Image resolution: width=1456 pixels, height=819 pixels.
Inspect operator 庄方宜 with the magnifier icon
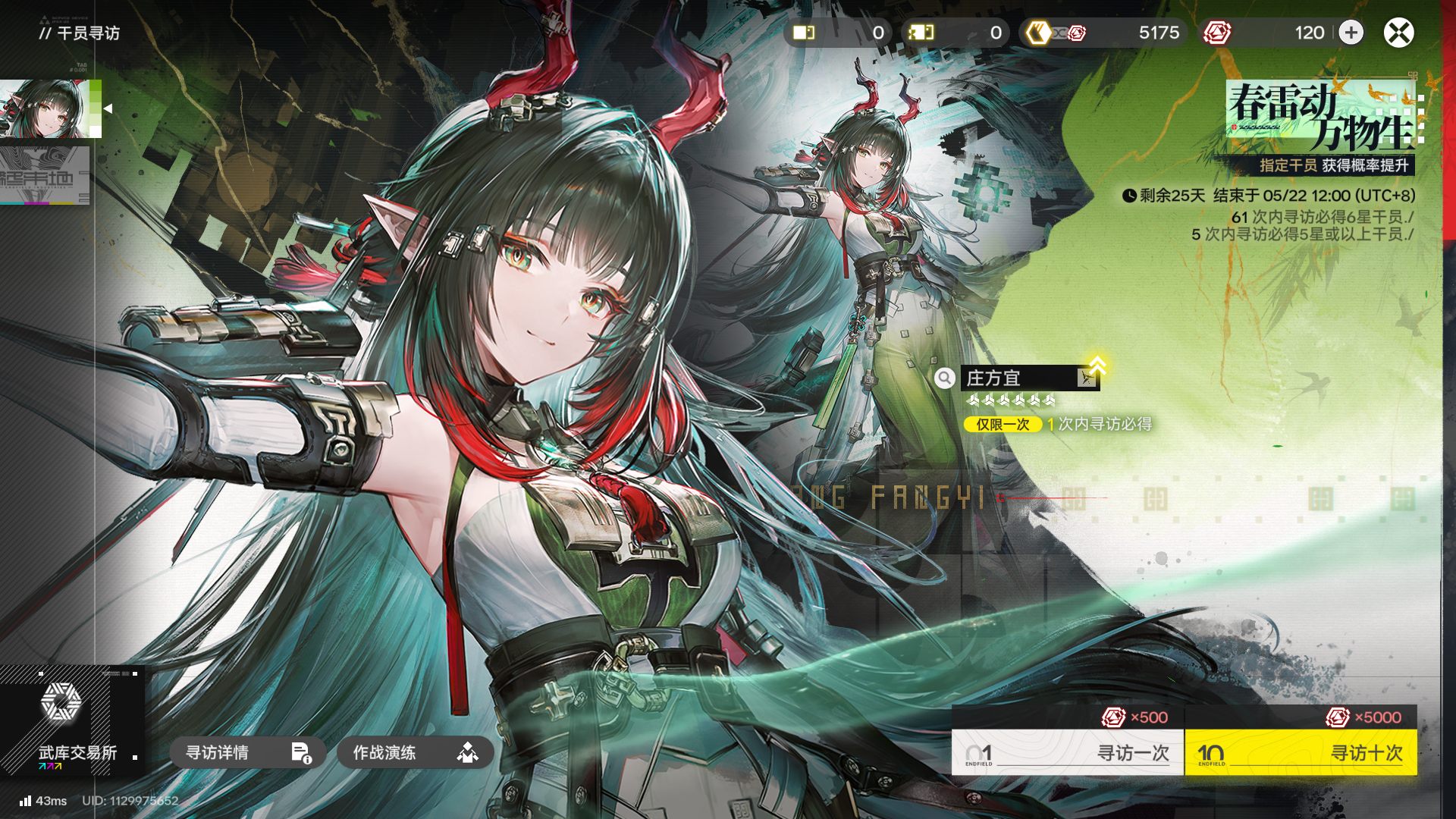point(944,378)
